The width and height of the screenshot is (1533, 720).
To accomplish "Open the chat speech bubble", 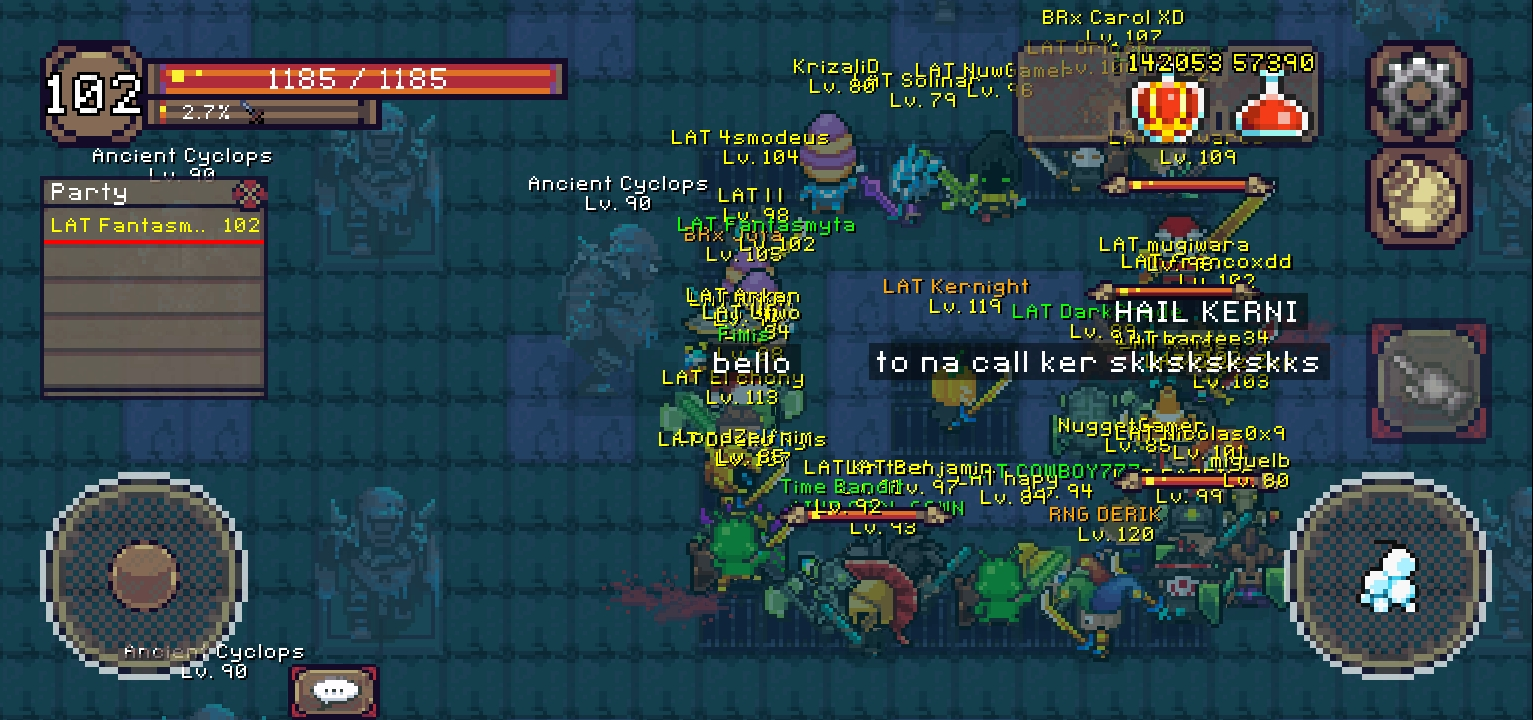I will [x=335, y=691].
